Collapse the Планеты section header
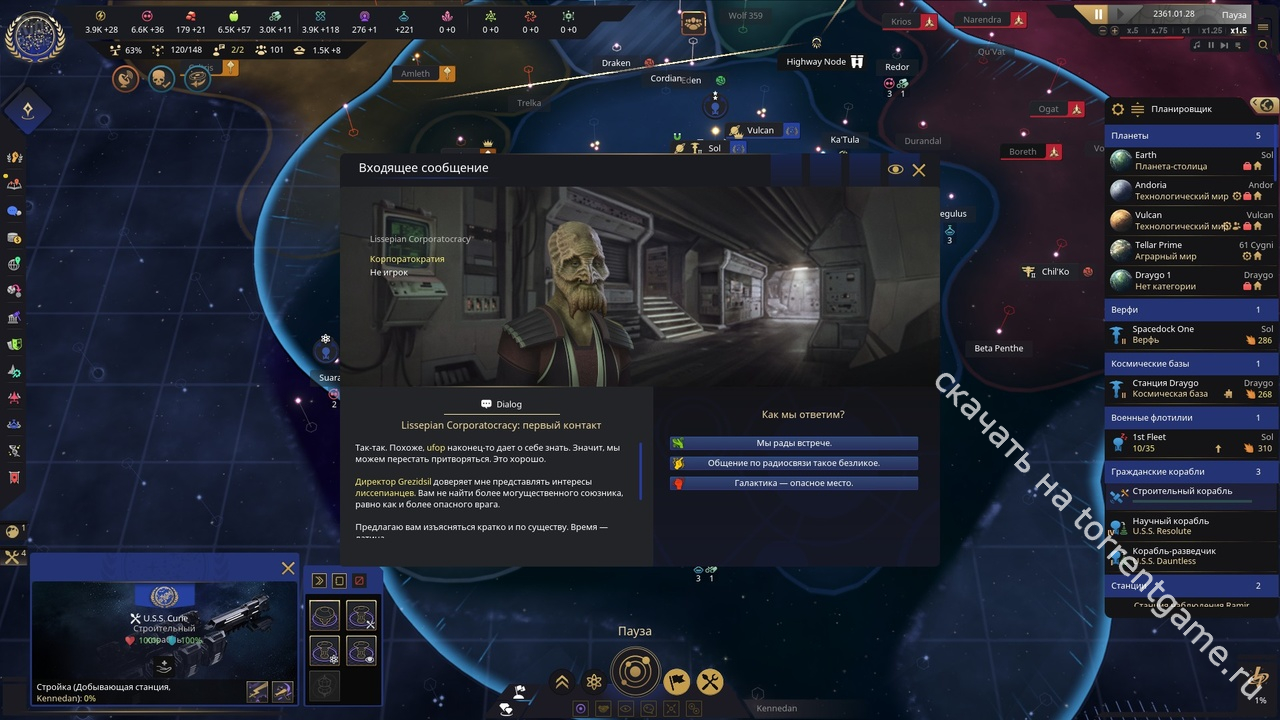The height and width of the screenshot is (720, 1280). (1190, 135)
